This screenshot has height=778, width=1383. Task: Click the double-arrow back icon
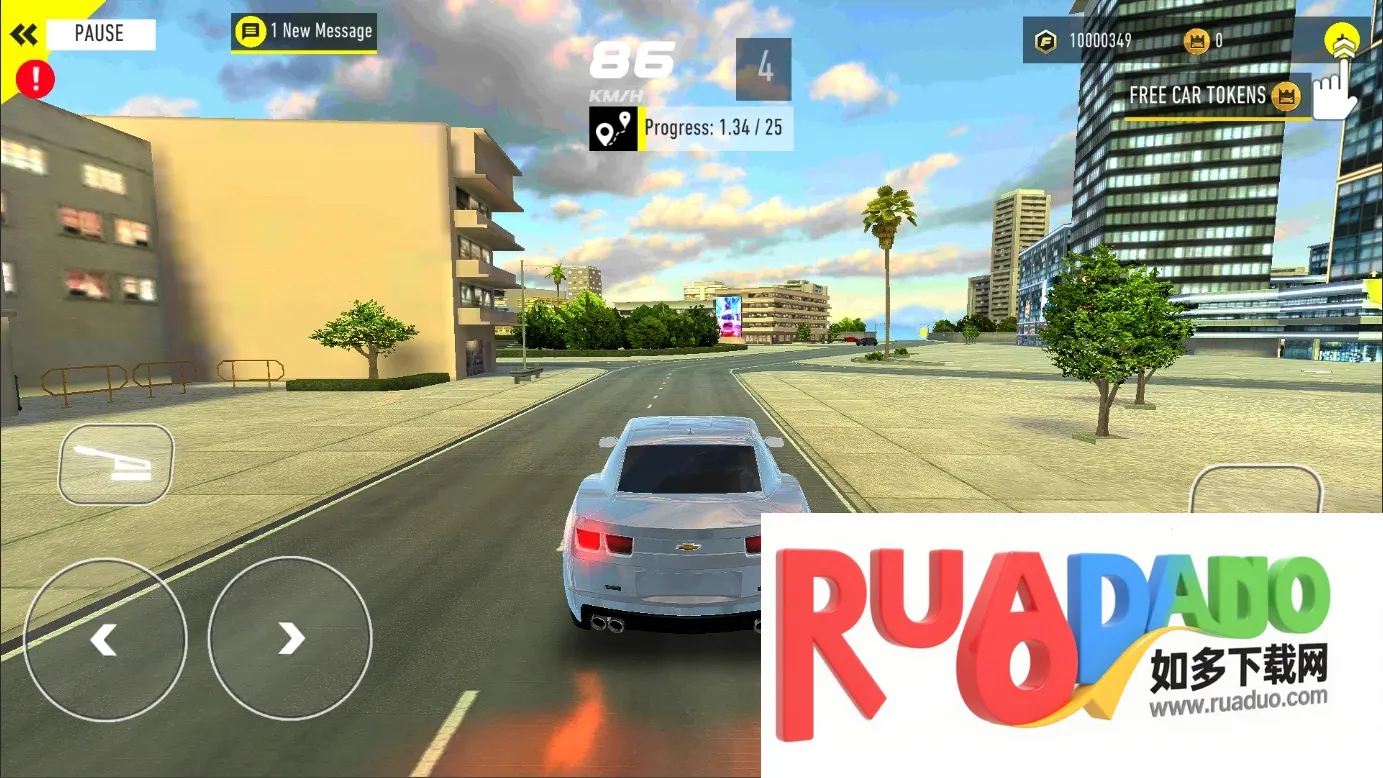pyautogui.click(x=24, y=35)
